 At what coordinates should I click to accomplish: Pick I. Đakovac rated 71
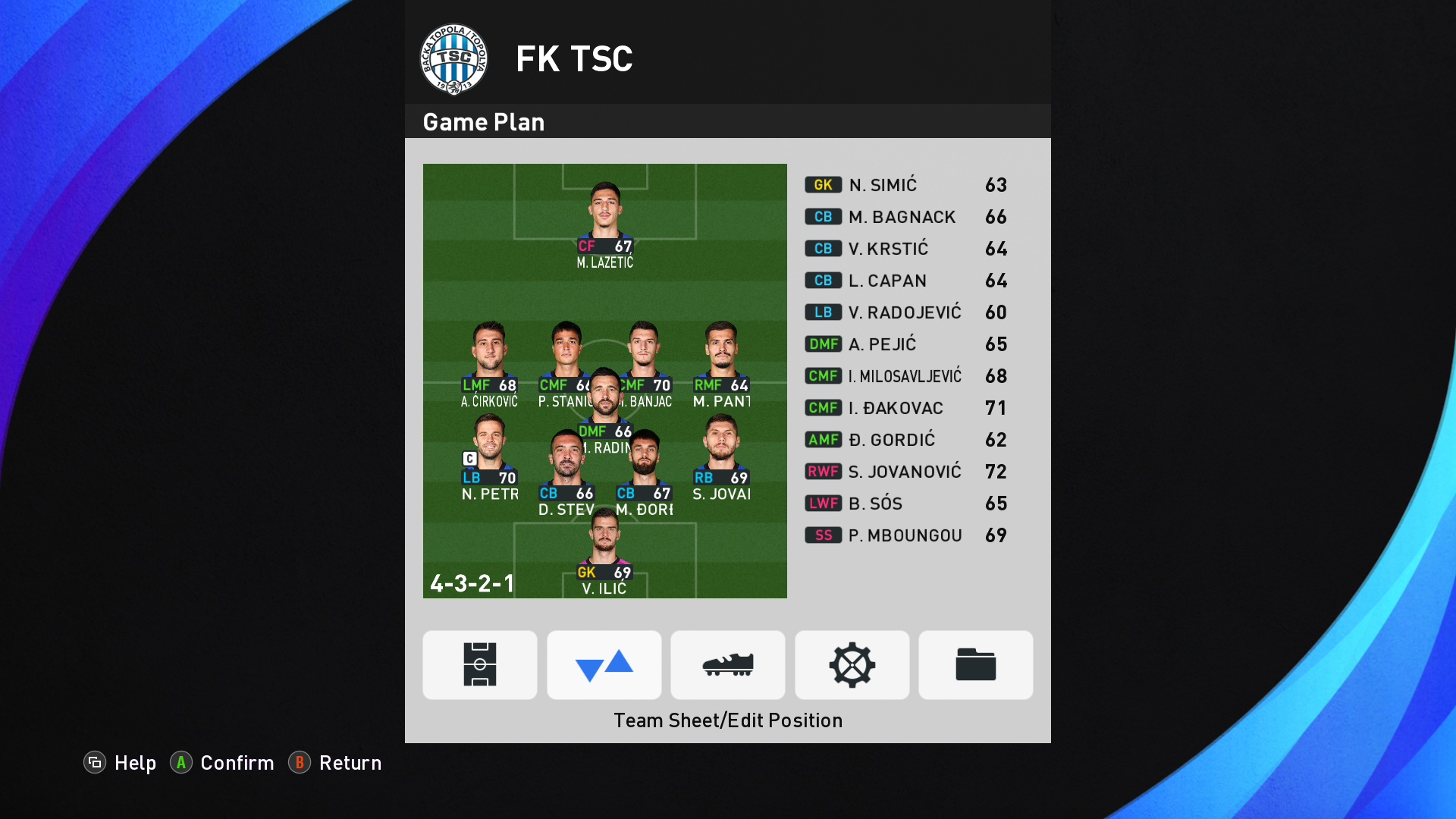pos(906,408)
